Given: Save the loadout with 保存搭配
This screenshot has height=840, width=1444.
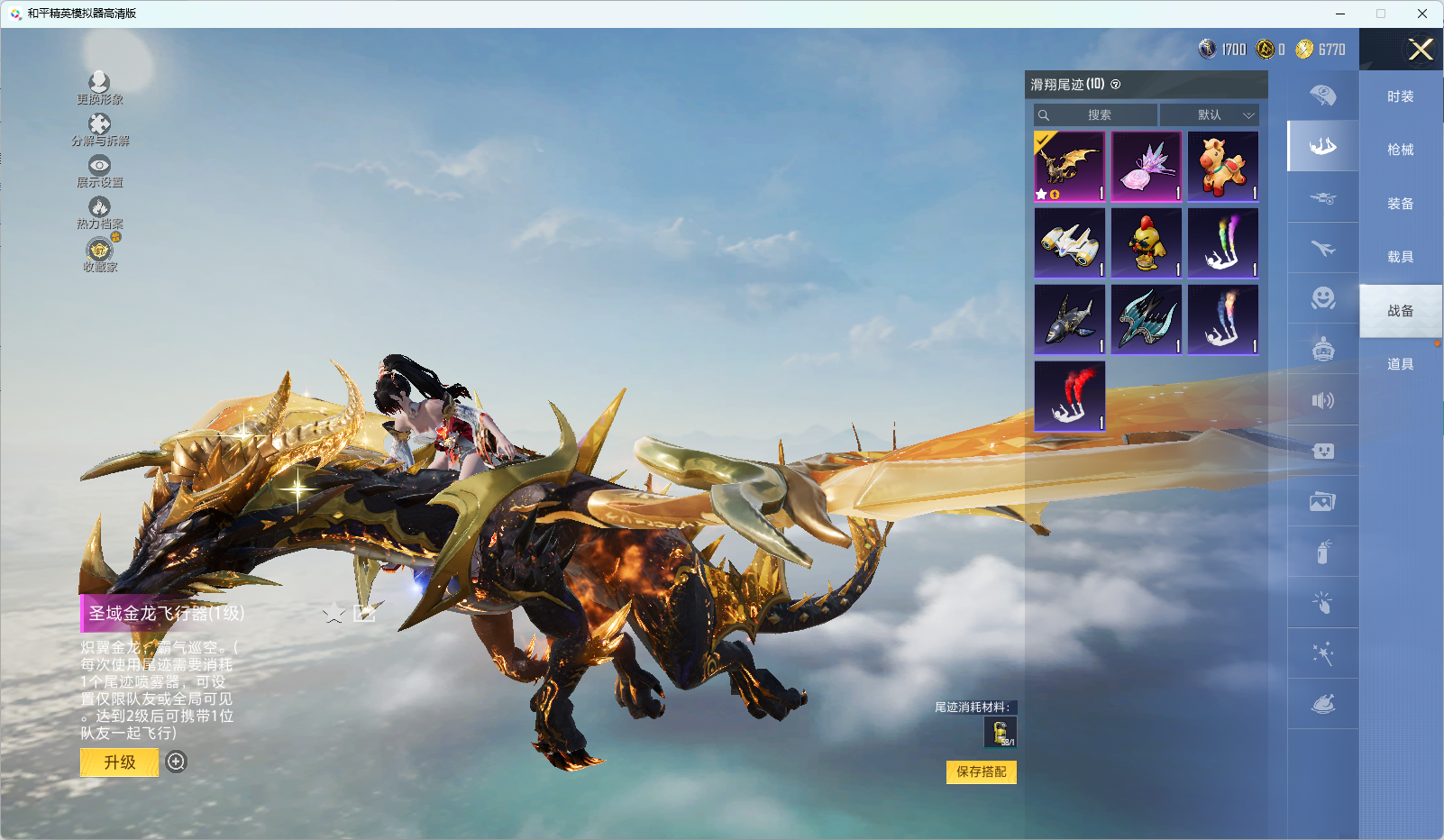Looking at the screenshot, I should 981,772.
